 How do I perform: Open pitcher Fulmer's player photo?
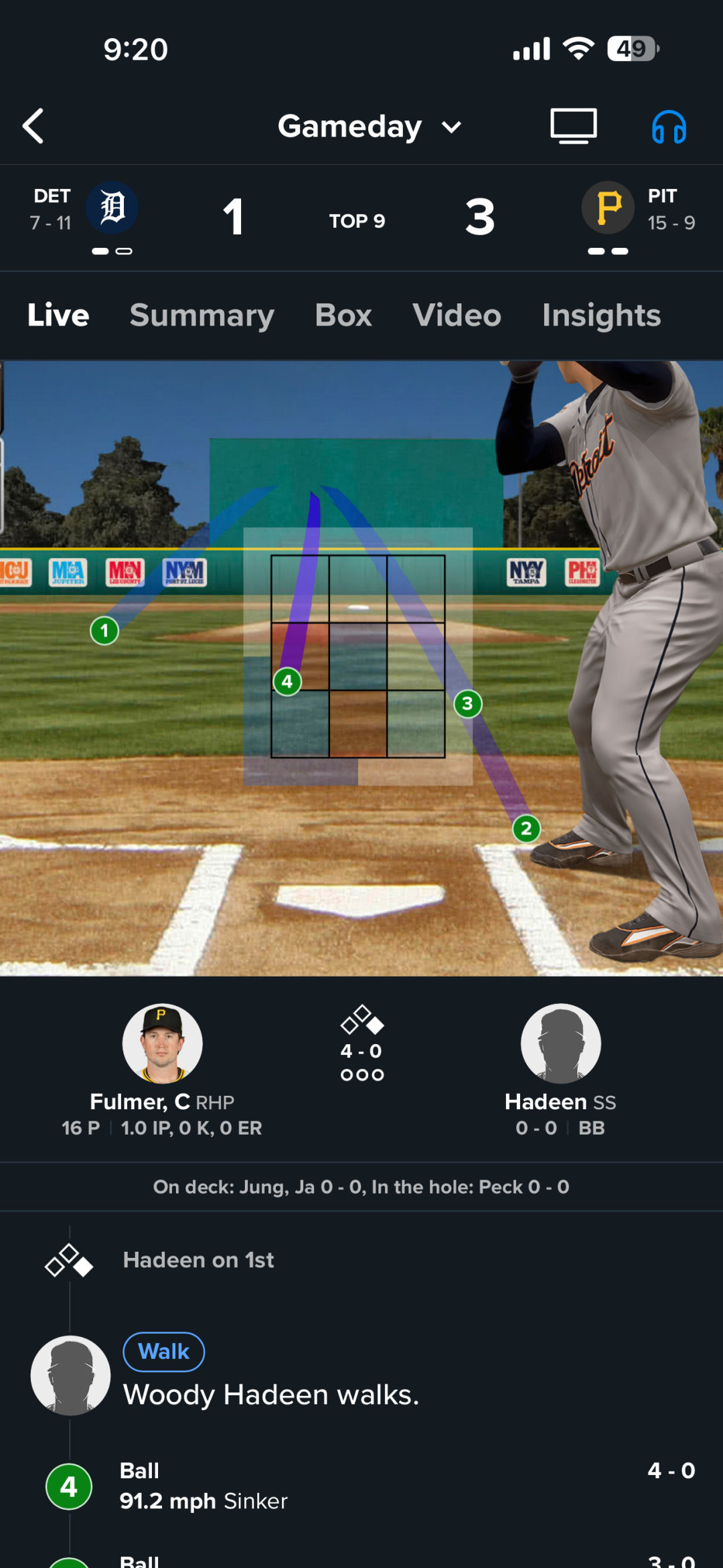162,1043
